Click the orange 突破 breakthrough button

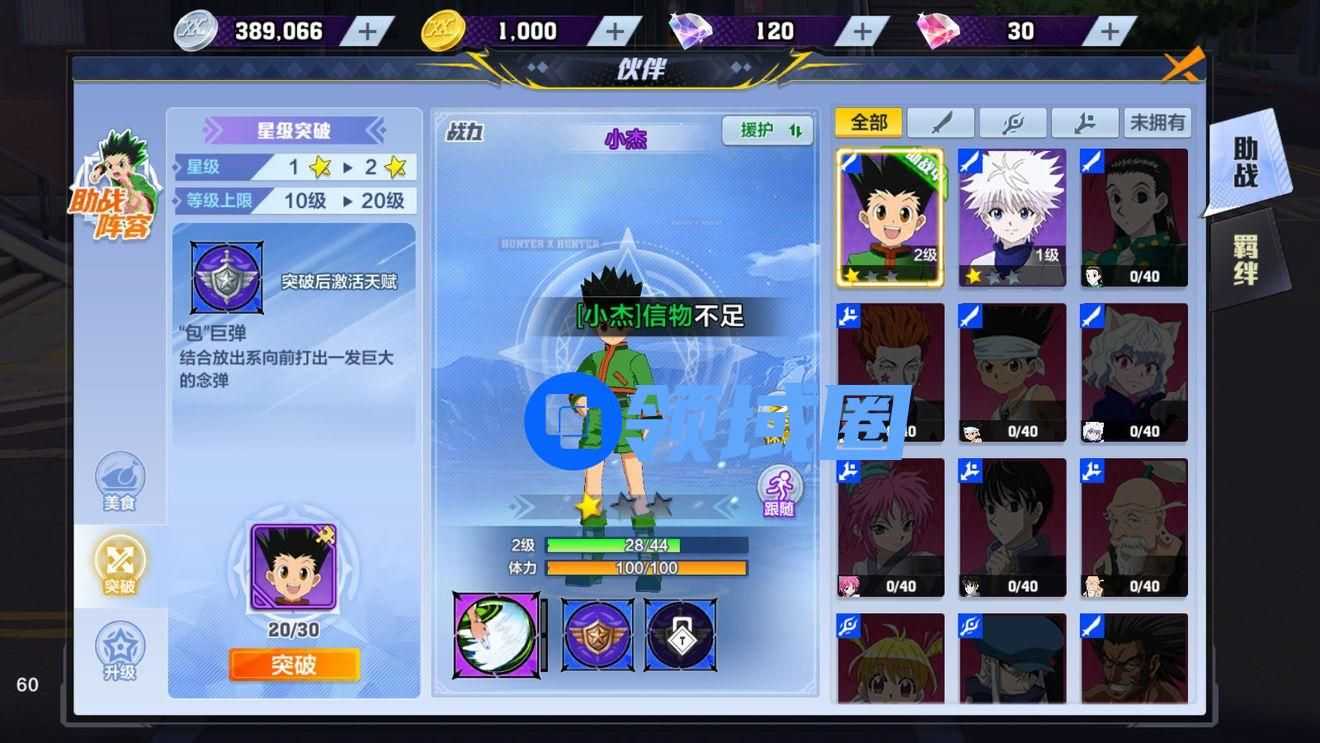click(294, 665)
